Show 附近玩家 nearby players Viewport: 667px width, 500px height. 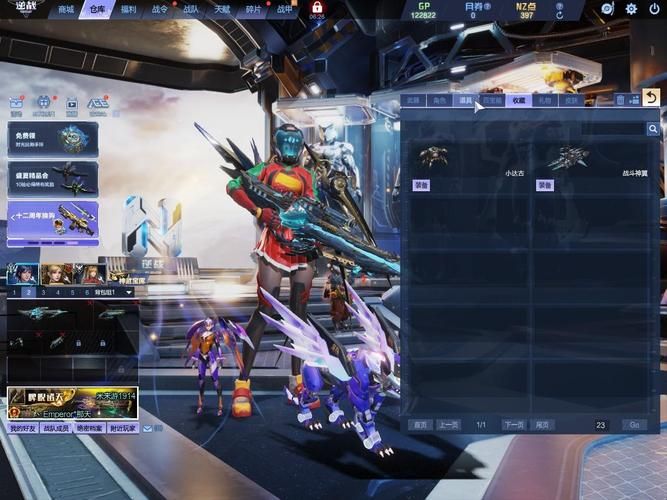(x=122, y=428)
